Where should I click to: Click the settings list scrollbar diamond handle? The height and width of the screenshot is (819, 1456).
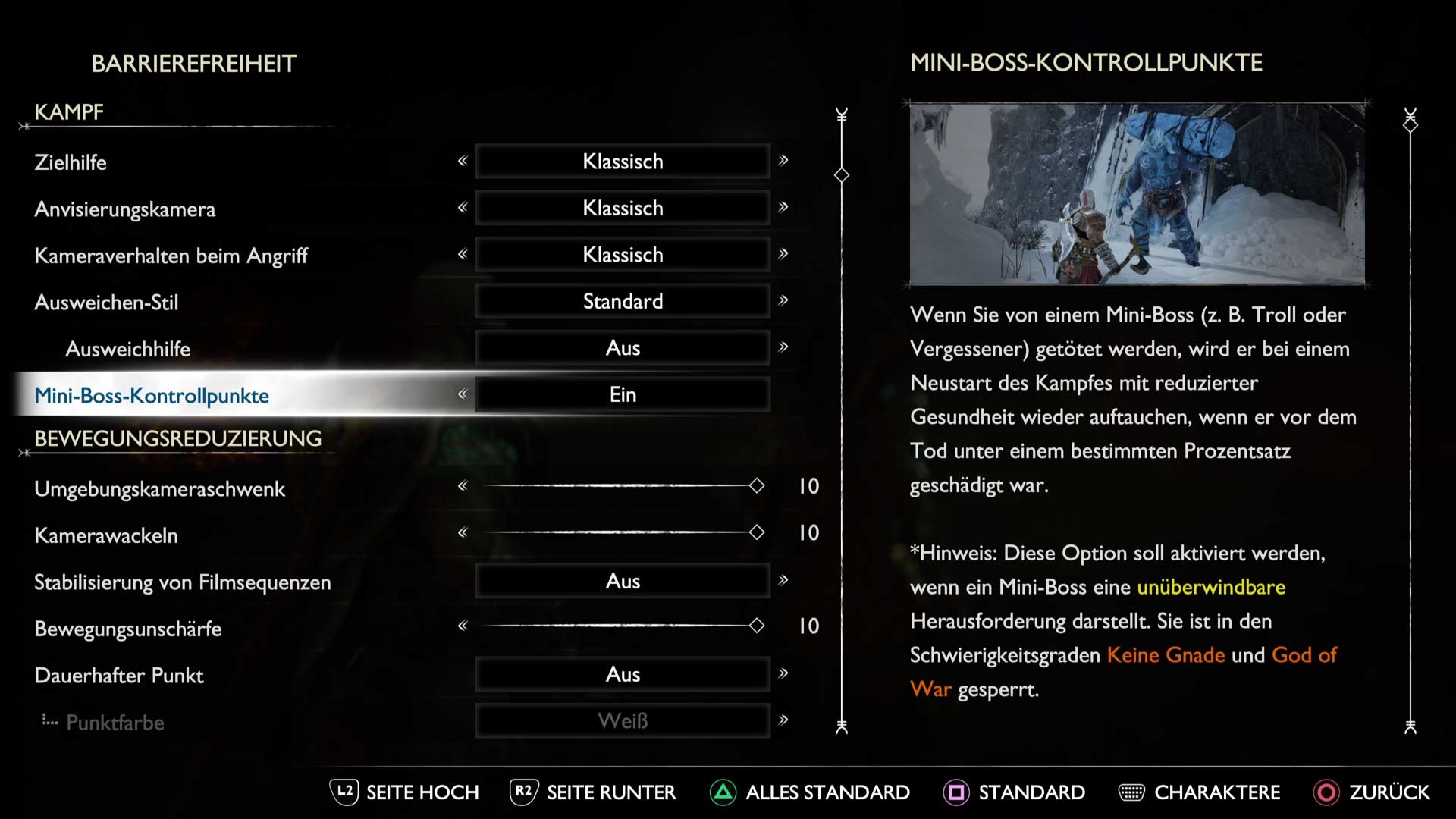[842, 175]
